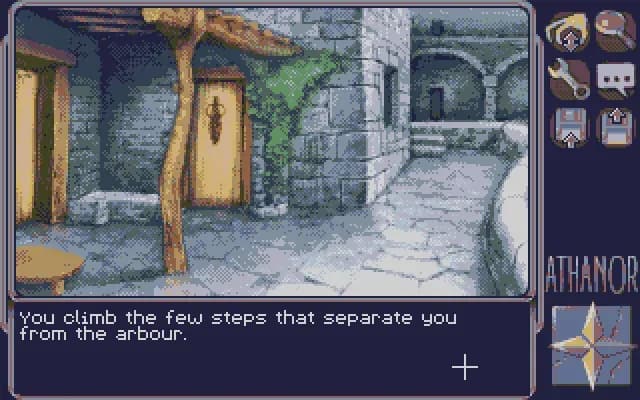This screenshot has height=400, width=640.
Task: Activate the speech bubble talk icon
Action: pyautogui.click(x=614, y=78)
